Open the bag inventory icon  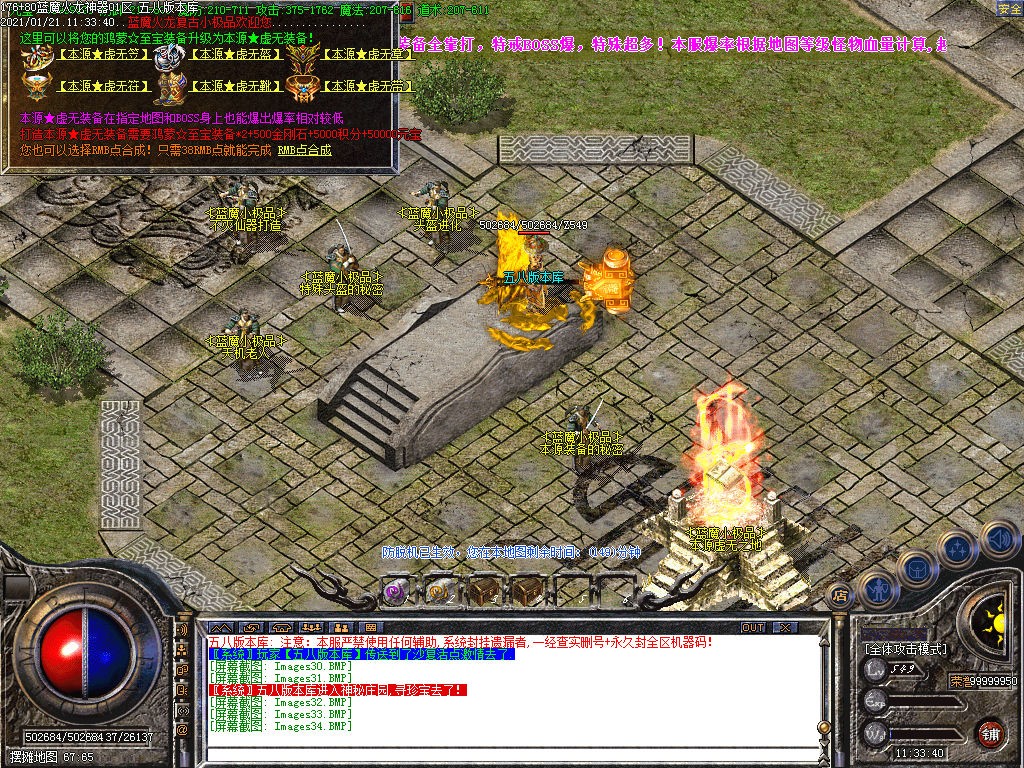click(x=916, y=570)
